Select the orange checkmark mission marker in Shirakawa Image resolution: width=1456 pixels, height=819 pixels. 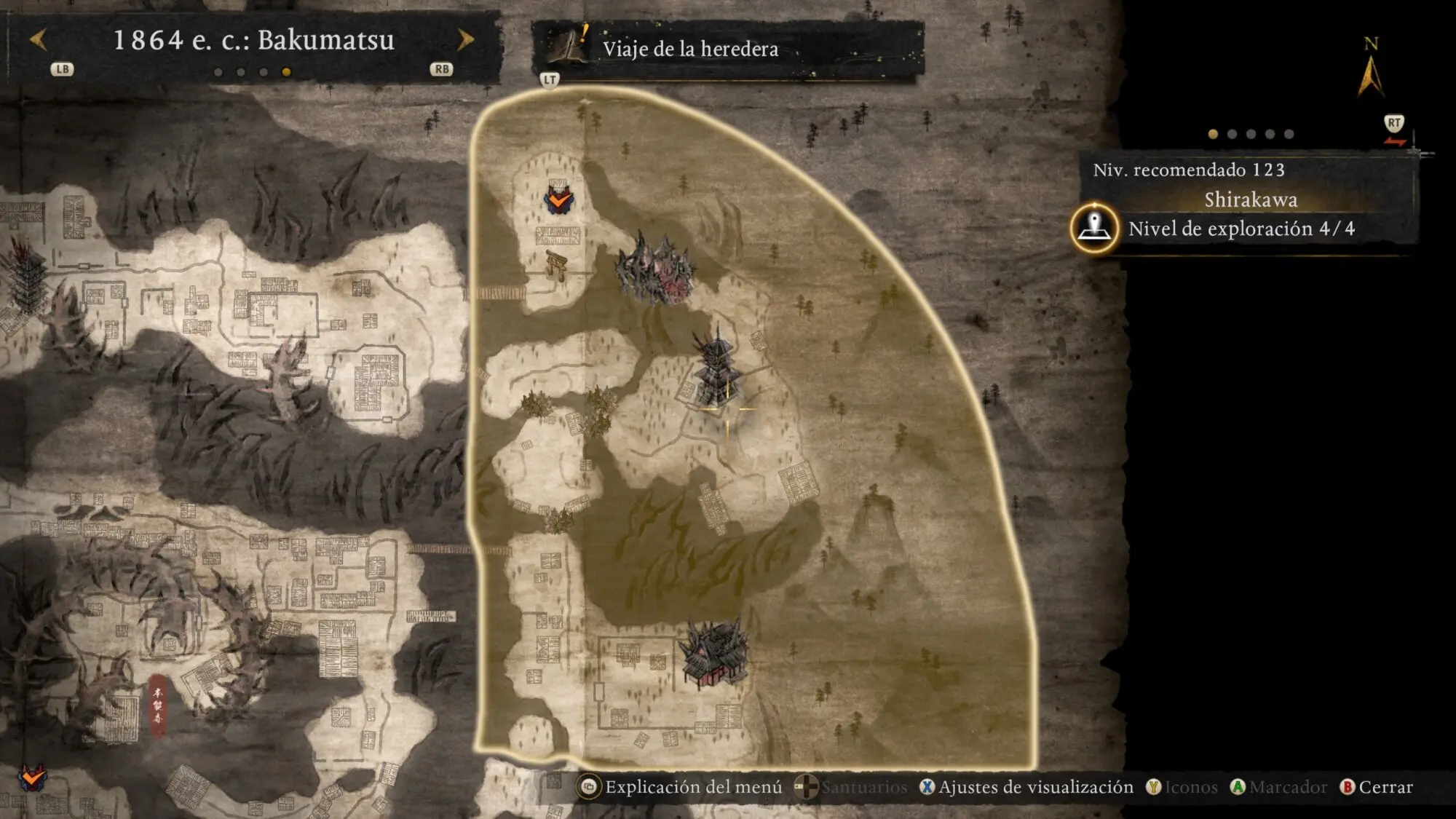(559, 198)
